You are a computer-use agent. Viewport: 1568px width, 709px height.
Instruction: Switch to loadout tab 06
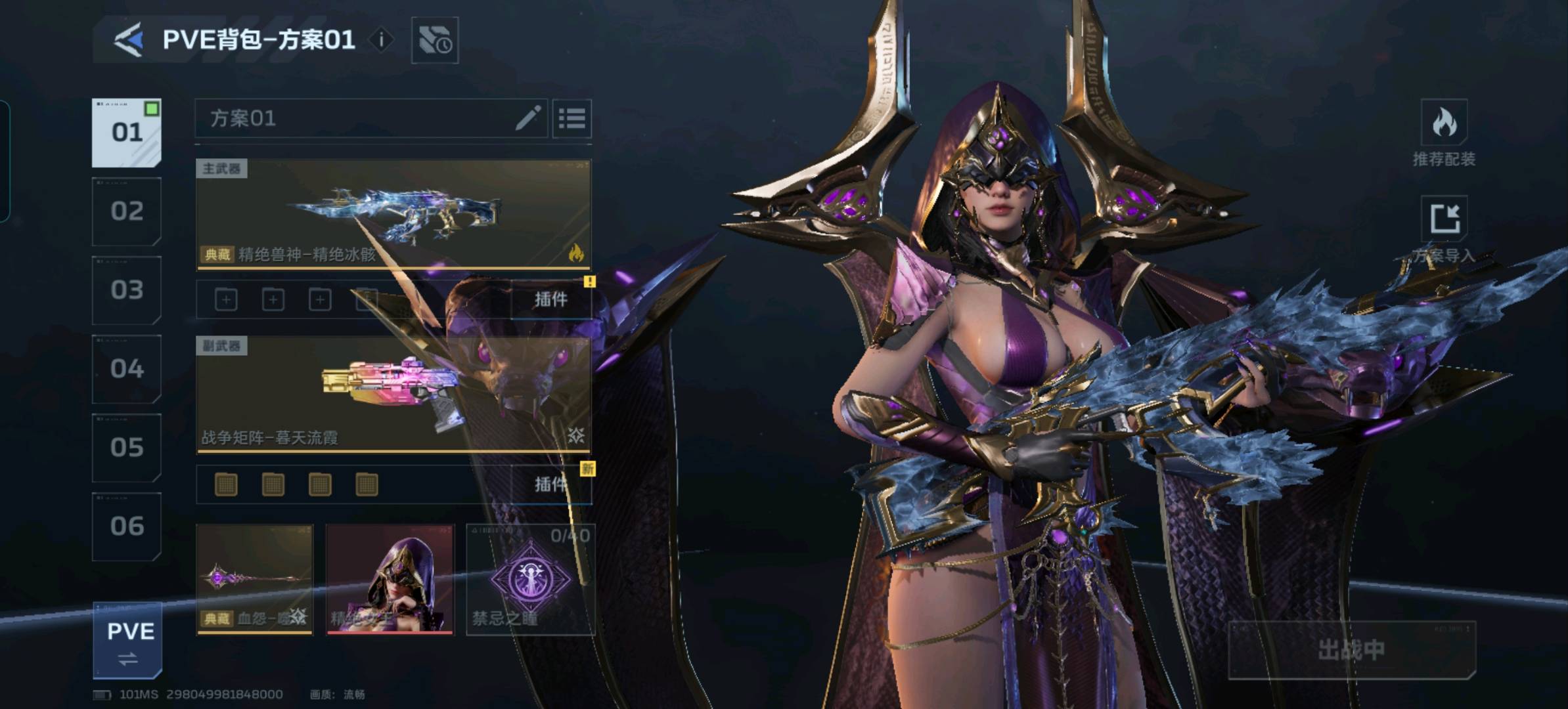point(127,526)
